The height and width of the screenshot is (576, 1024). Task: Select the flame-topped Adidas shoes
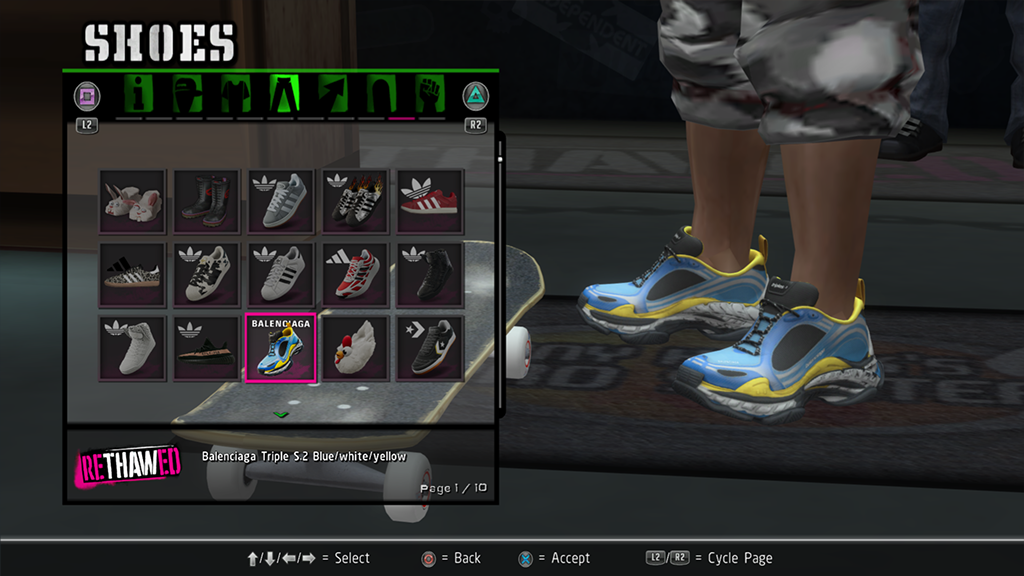coord(355,202)
